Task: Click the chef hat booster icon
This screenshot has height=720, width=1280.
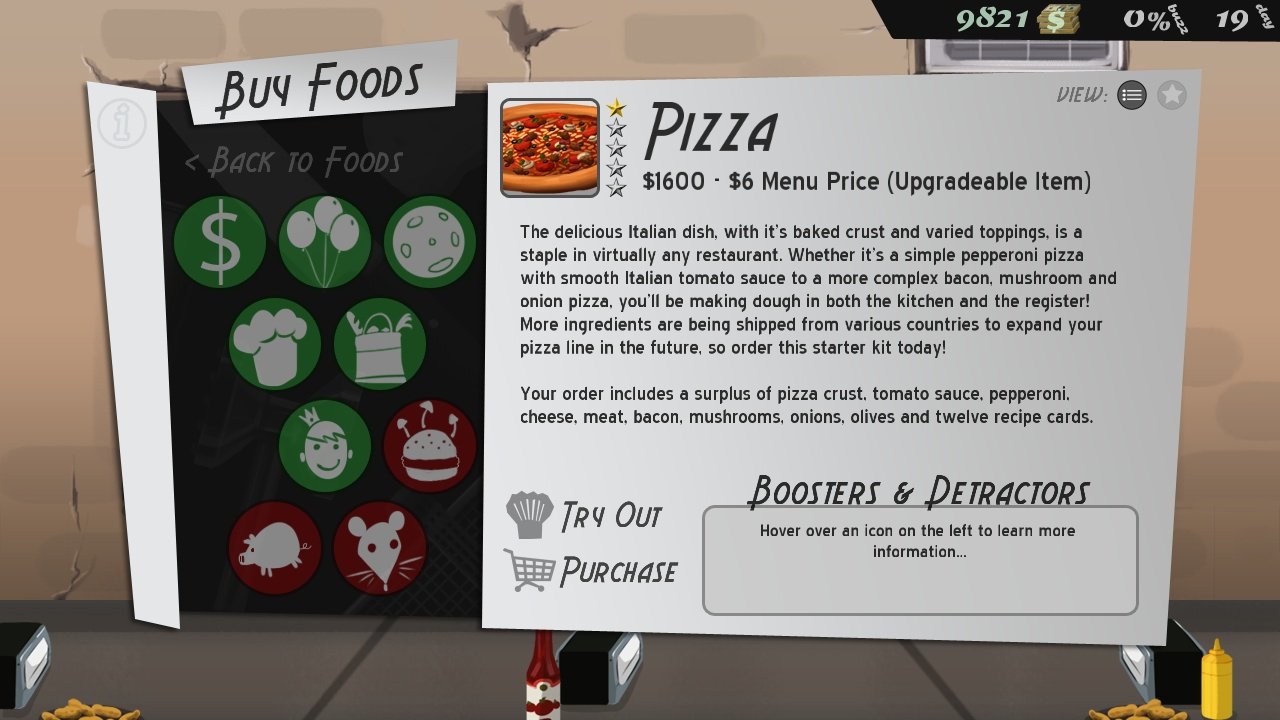Action: (x=275, y=345)
